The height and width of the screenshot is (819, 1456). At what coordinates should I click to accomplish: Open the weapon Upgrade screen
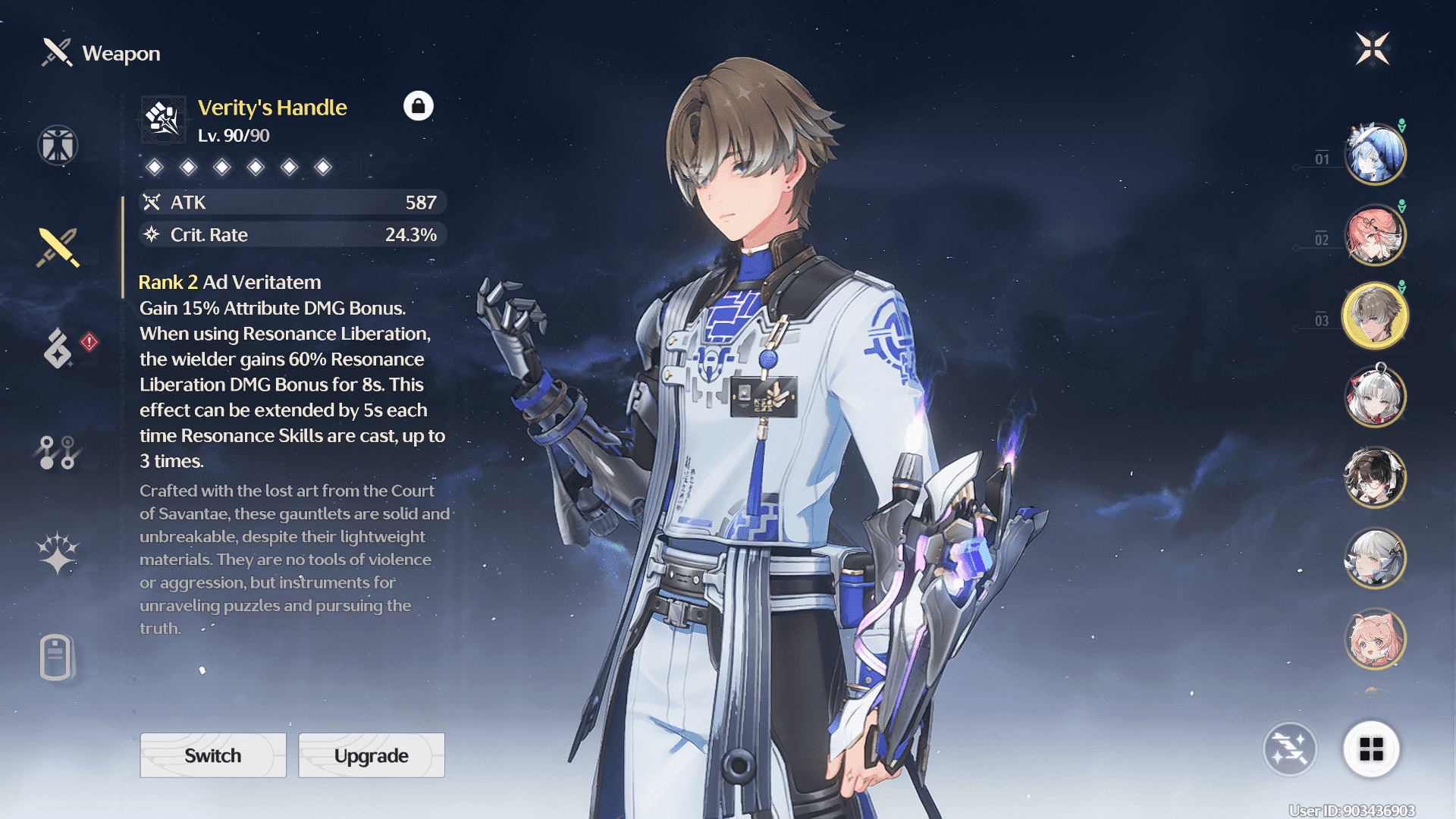coord(372,755)
